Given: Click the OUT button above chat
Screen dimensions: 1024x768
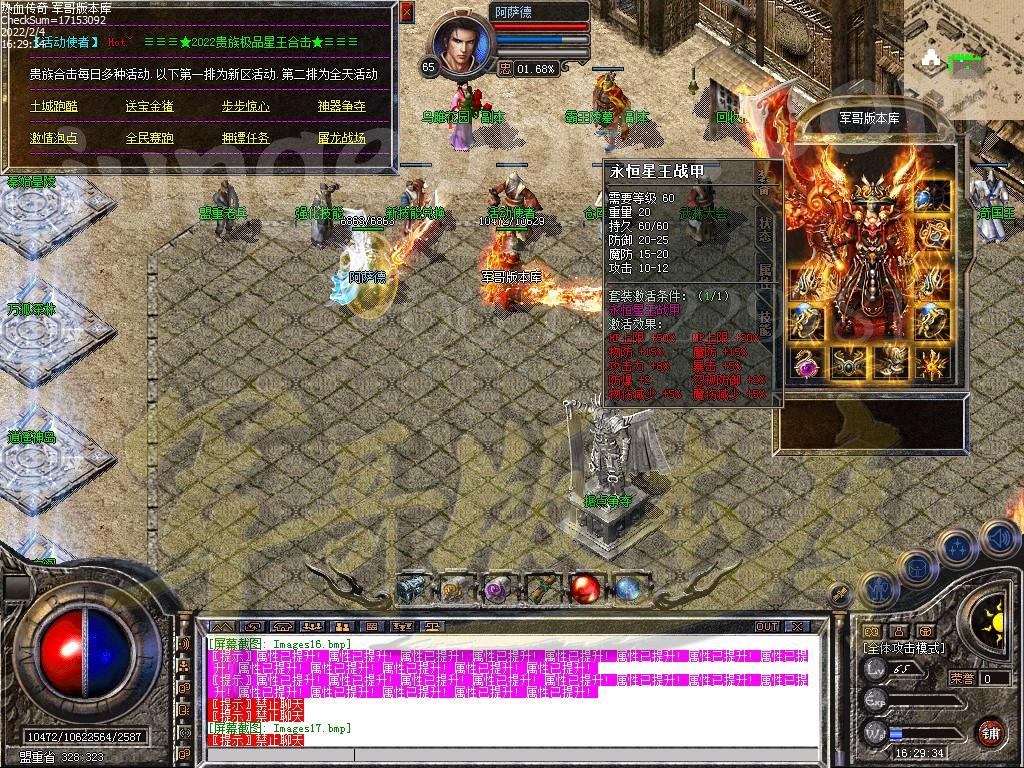Looking at the screenshot, I should click(x=766, y=626).
